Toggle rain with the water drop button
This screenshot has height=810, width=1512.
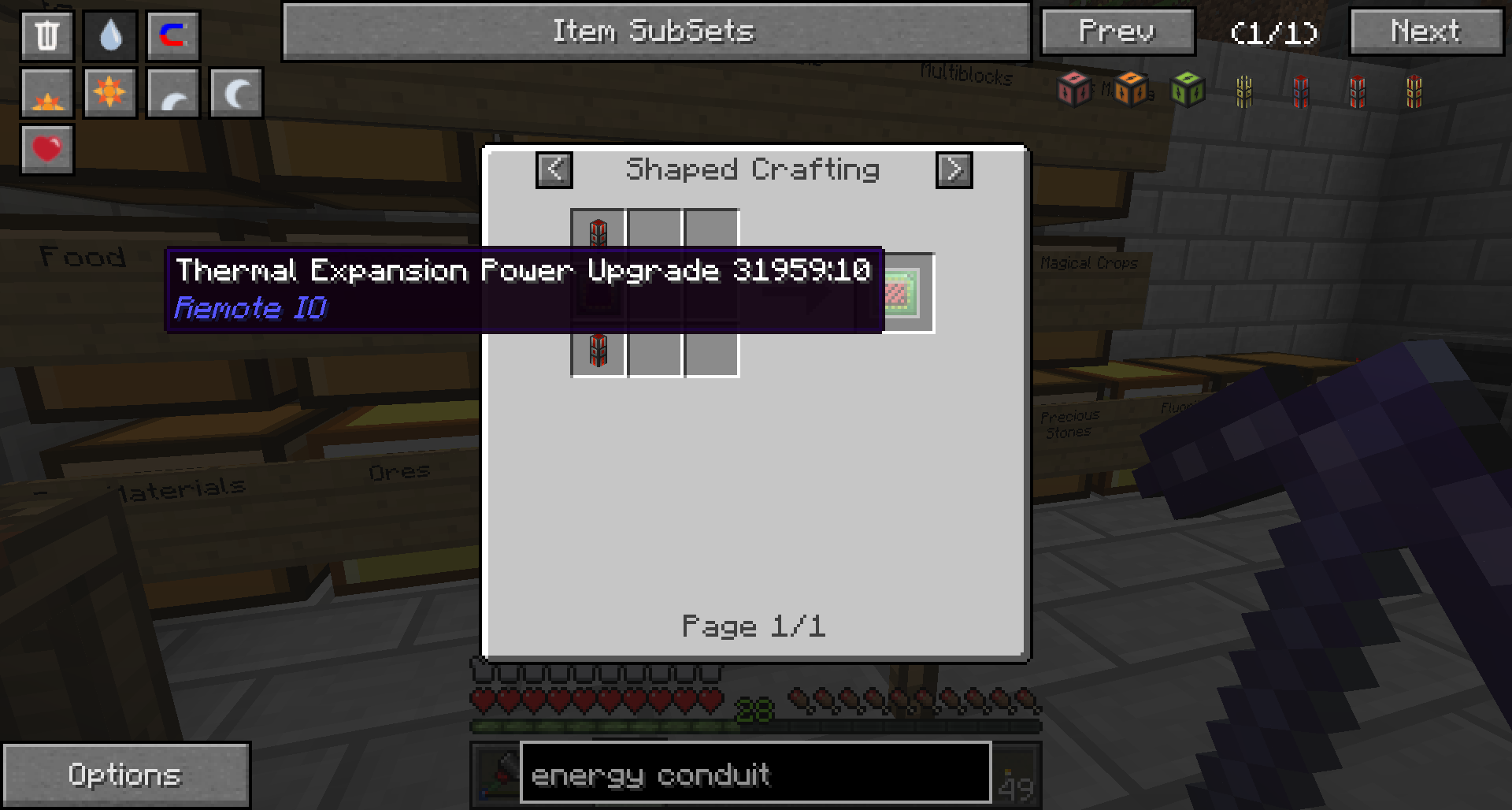coord(110,35)
